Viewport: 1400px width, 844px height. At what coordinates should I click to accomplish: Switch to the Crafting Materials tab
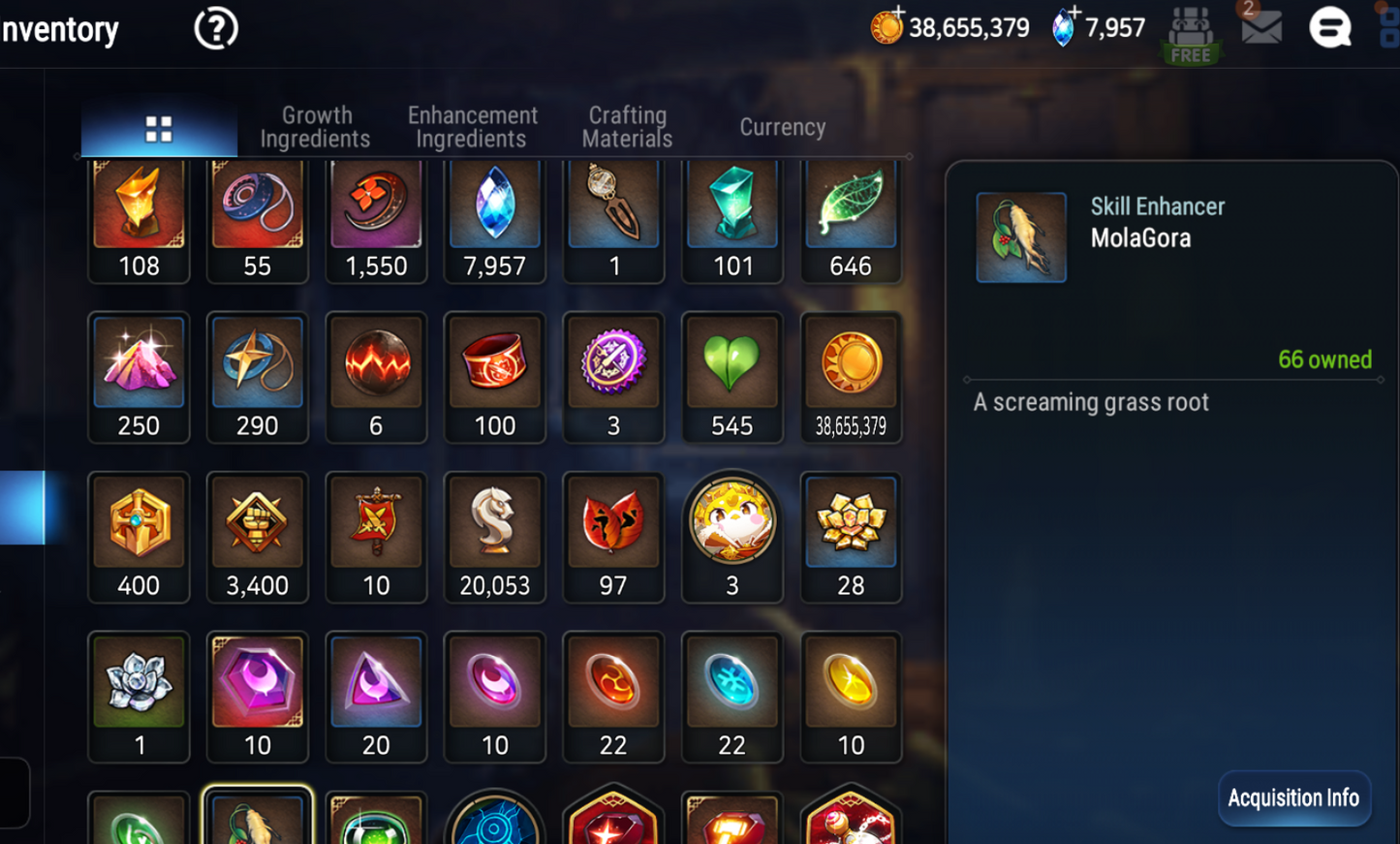coord(627,126)
